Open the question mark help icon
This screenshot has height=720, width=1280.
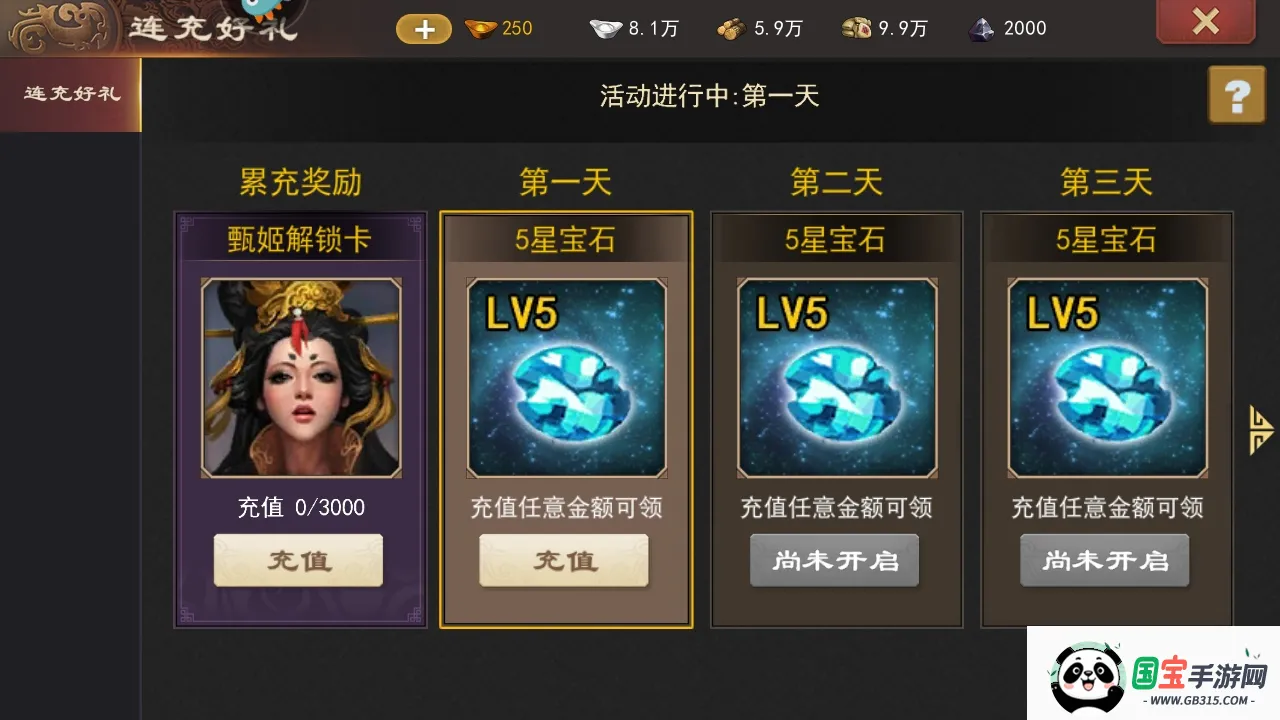(1237, 95)
